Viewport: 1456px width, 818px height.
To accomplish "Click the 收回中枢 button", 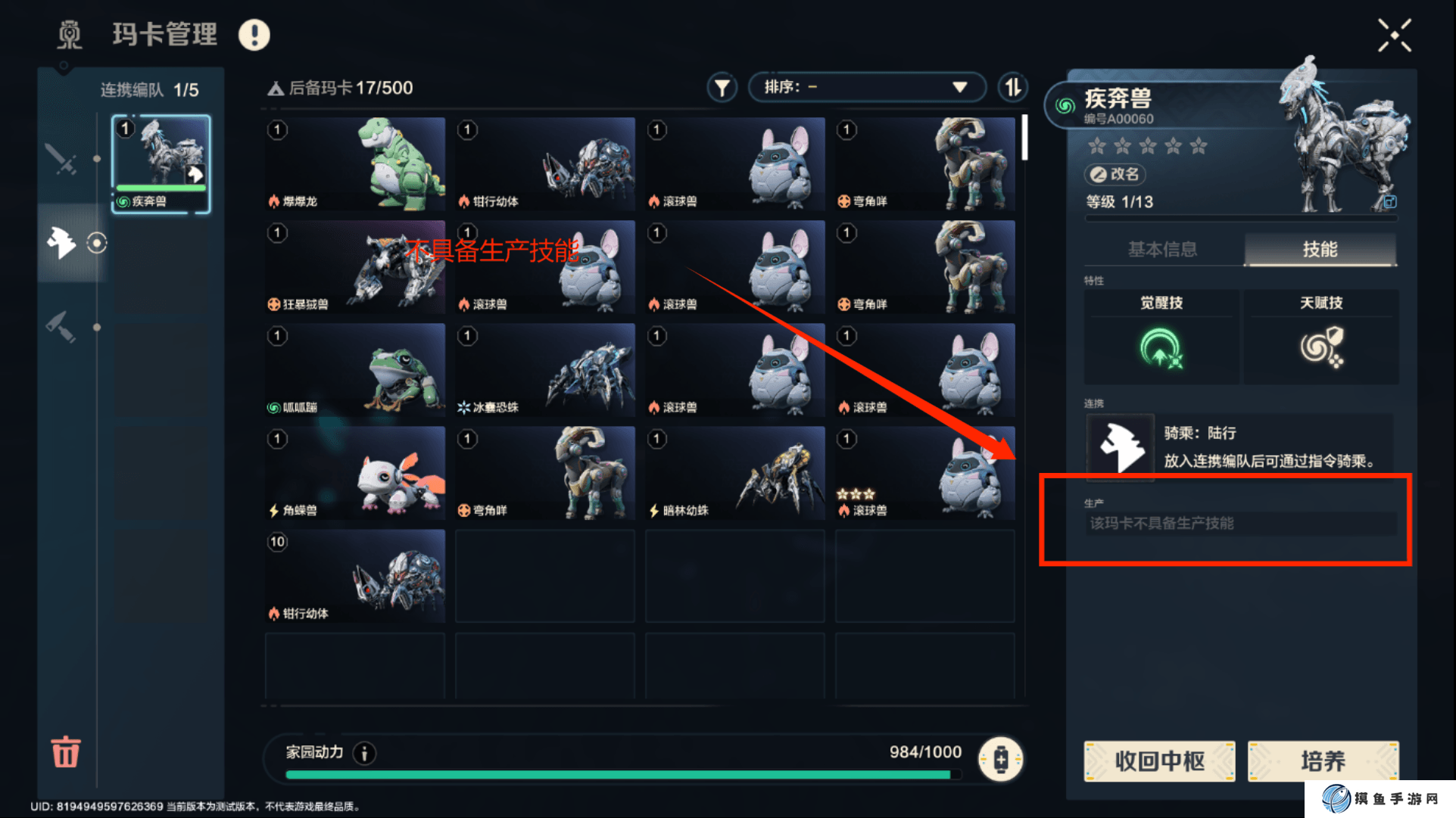I will [x=1159, y=760].
